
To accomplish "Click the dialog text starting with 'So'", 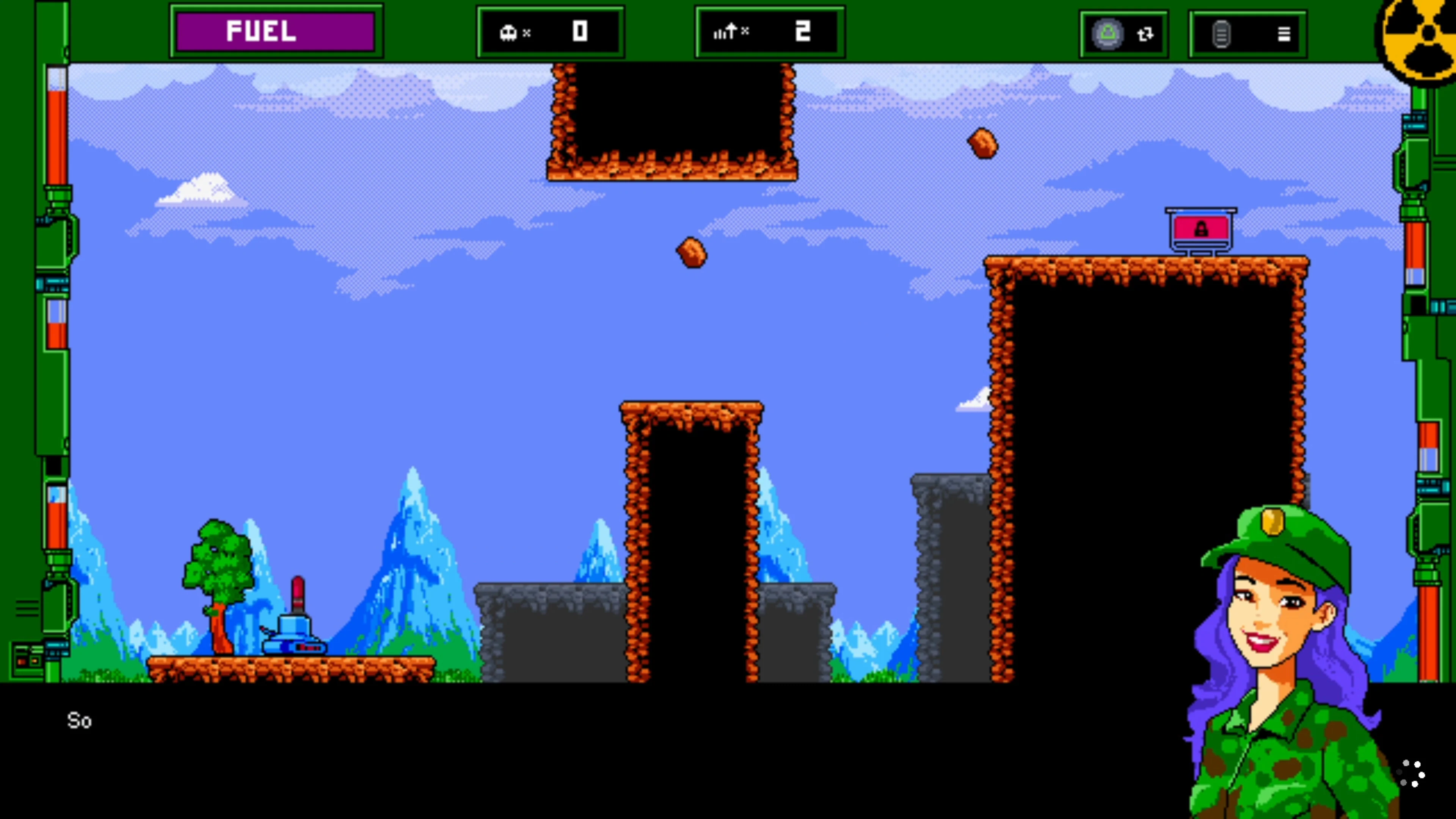I will point(79,721).
